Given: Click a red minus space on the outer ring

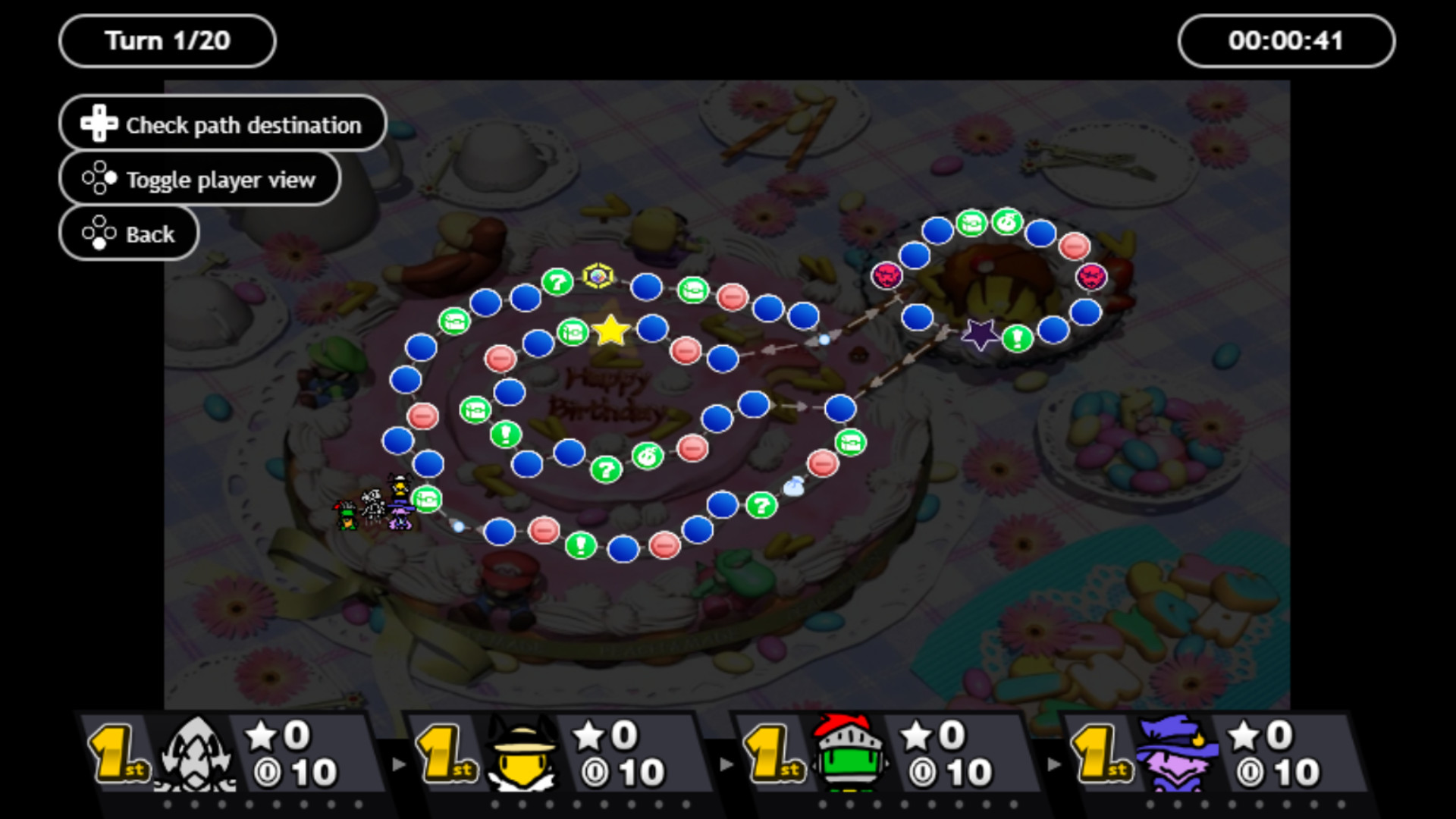Looking at the screenshot, I should [422, 415].
